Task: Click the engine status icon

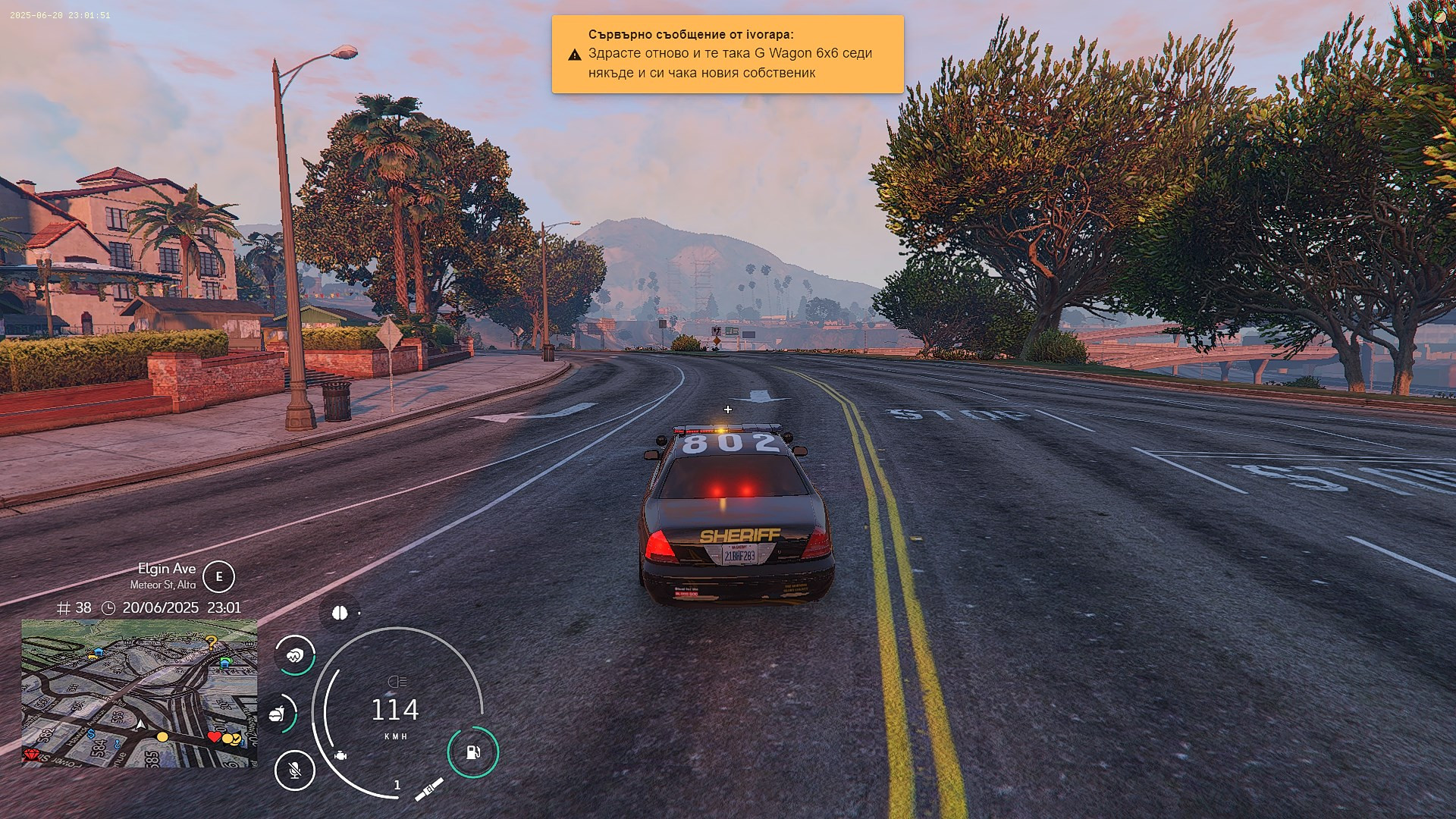Action: coord(340,755)
